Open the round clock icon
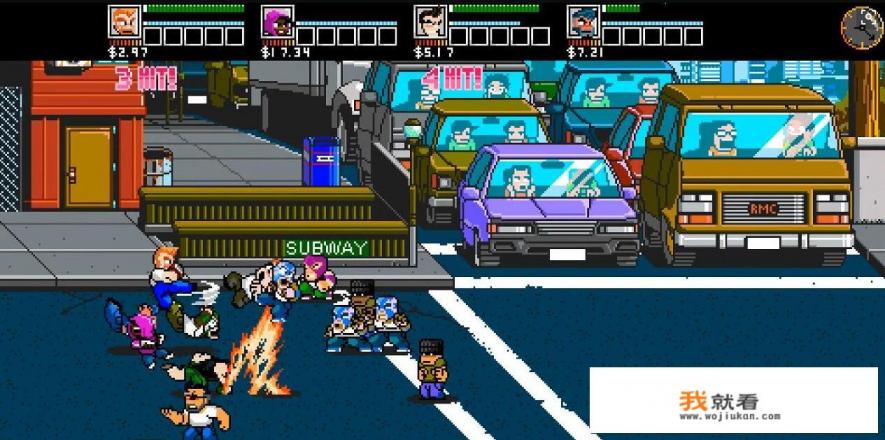Viewport: 885px width, 440px height. pos(860,27)
